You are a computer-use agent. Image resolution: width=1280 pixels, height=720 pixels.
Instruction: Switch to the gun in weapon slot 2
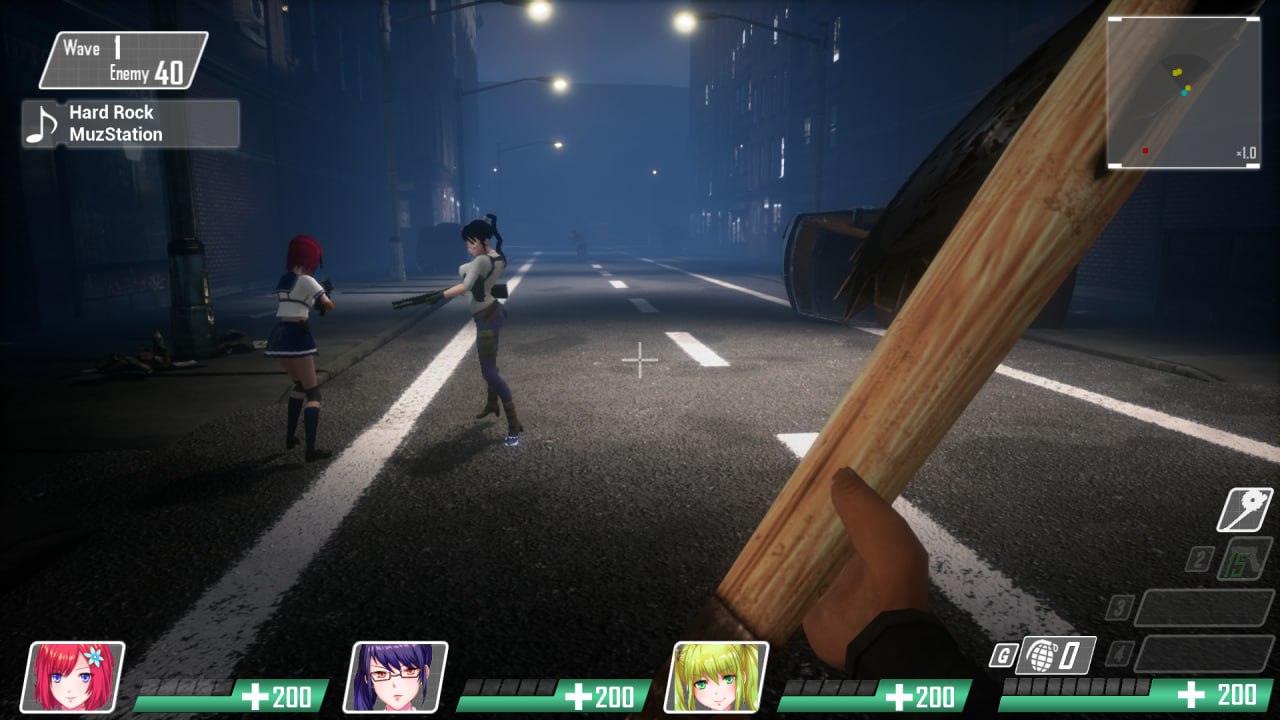pyautogui.click(x=1245, y=558)
